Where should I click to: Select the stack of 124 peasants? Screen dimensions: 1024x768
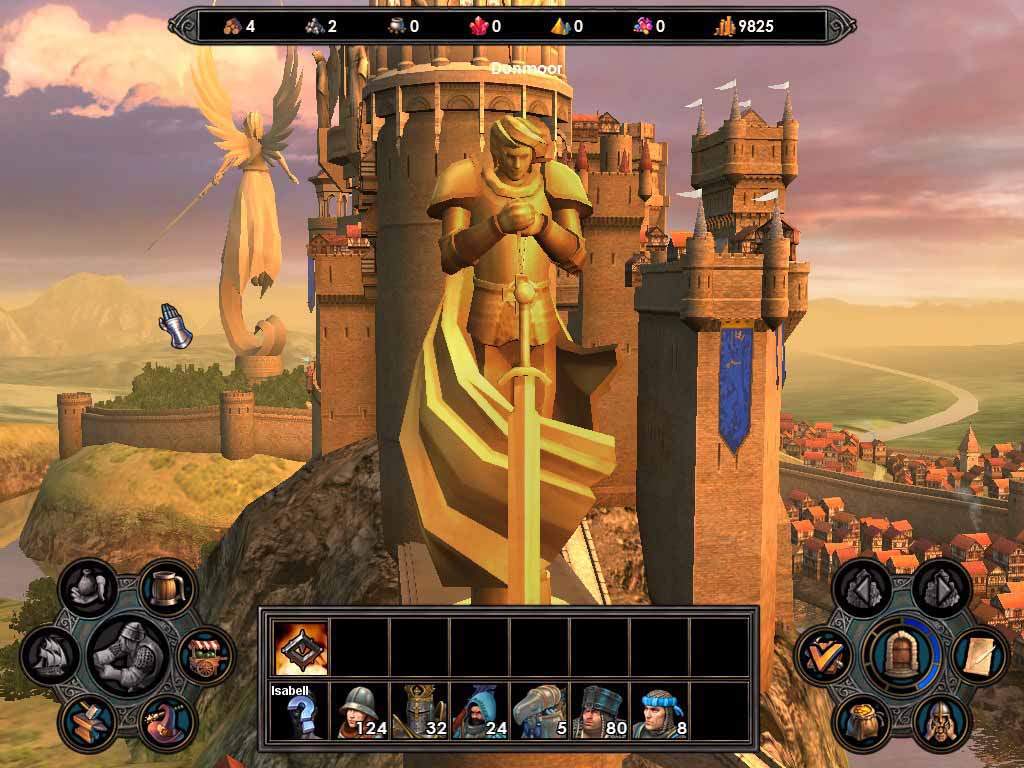[360, 712]
